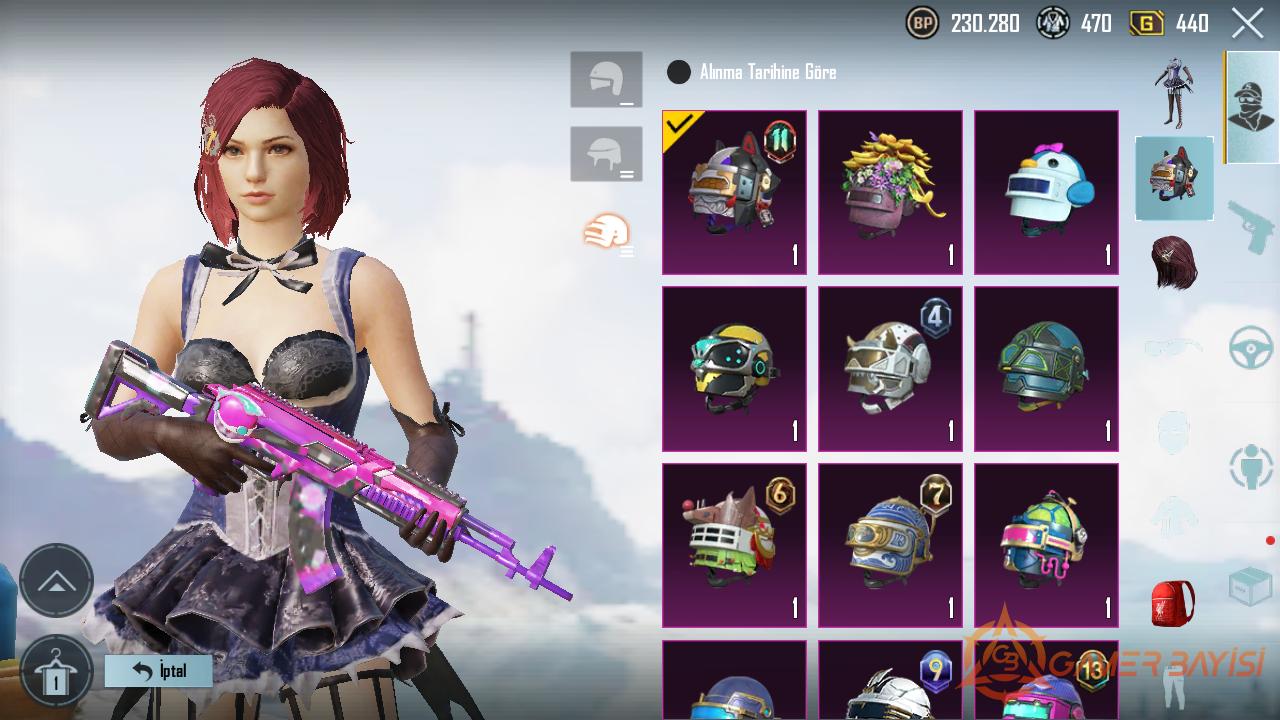Select the colorful turtle-shell helmet skin

pos(1046,545)
